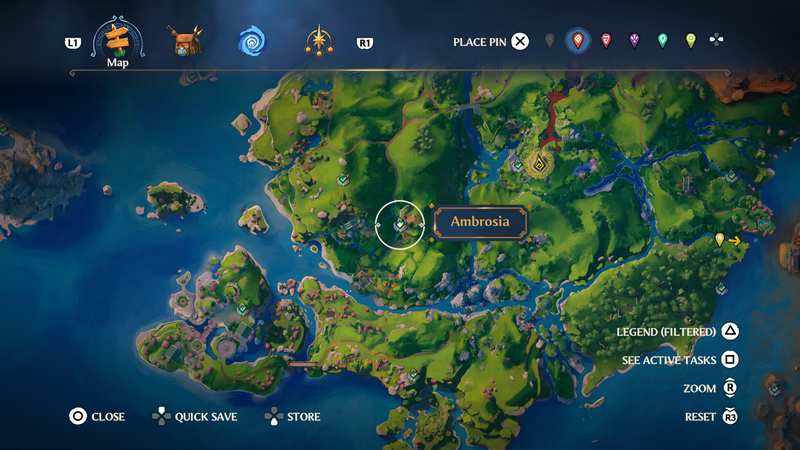800x450 pixels.
Task: Click the Ambrosia location label
Action: [x=480, y=222]
